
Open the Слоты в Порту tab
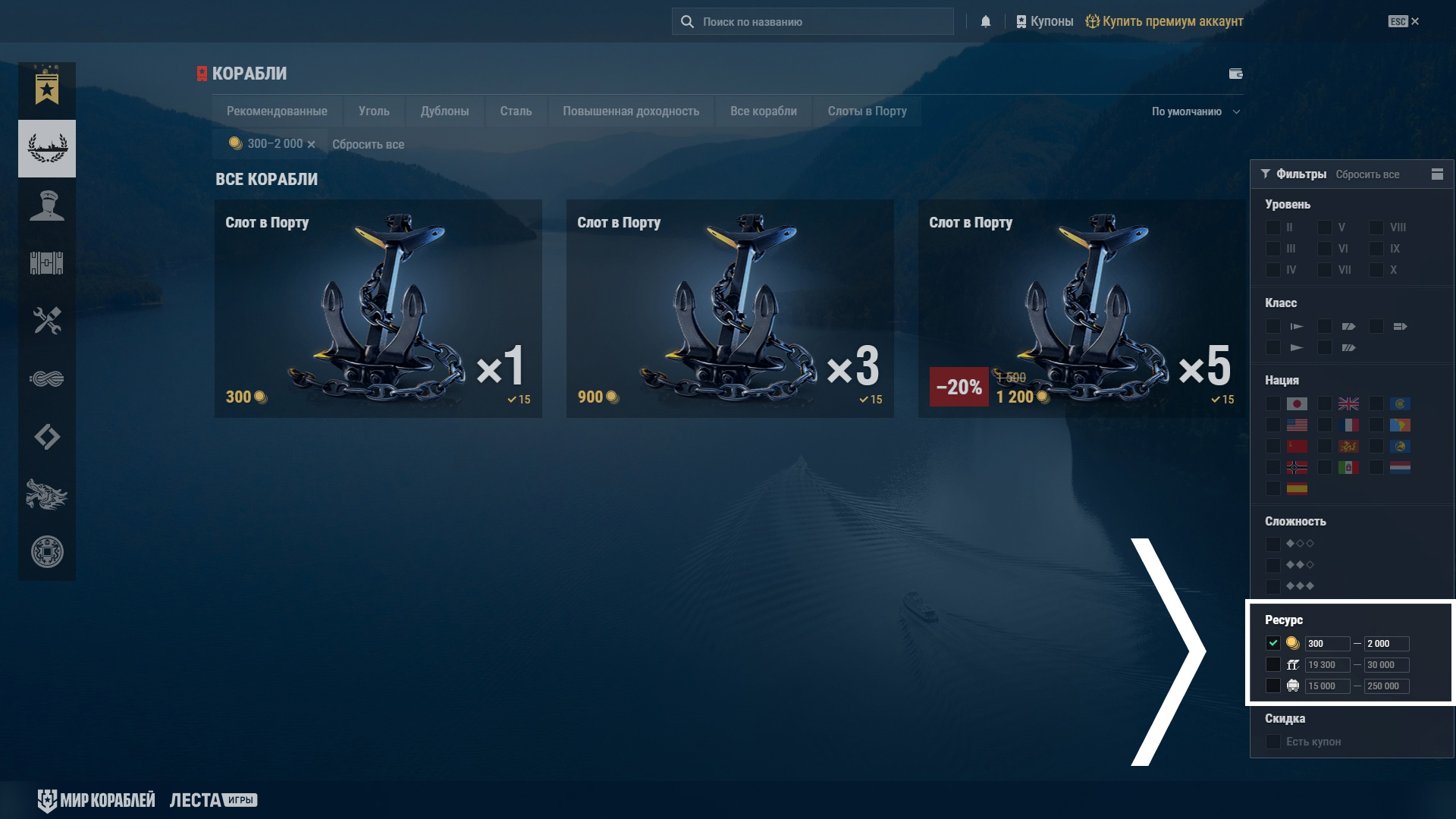[x=867, y=111]
